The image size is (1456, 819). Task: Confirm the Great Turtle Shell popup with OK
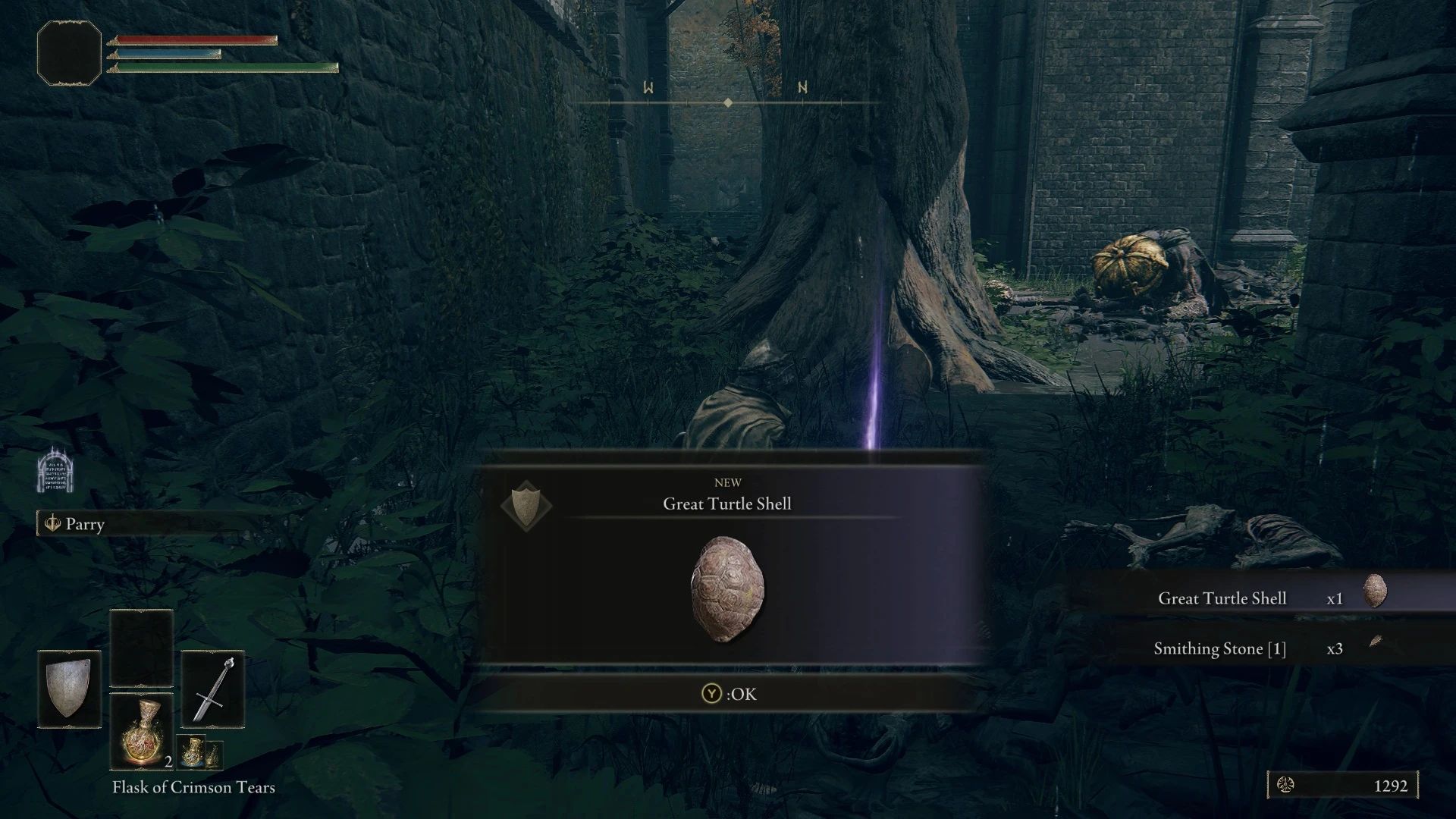pos(730,694)
